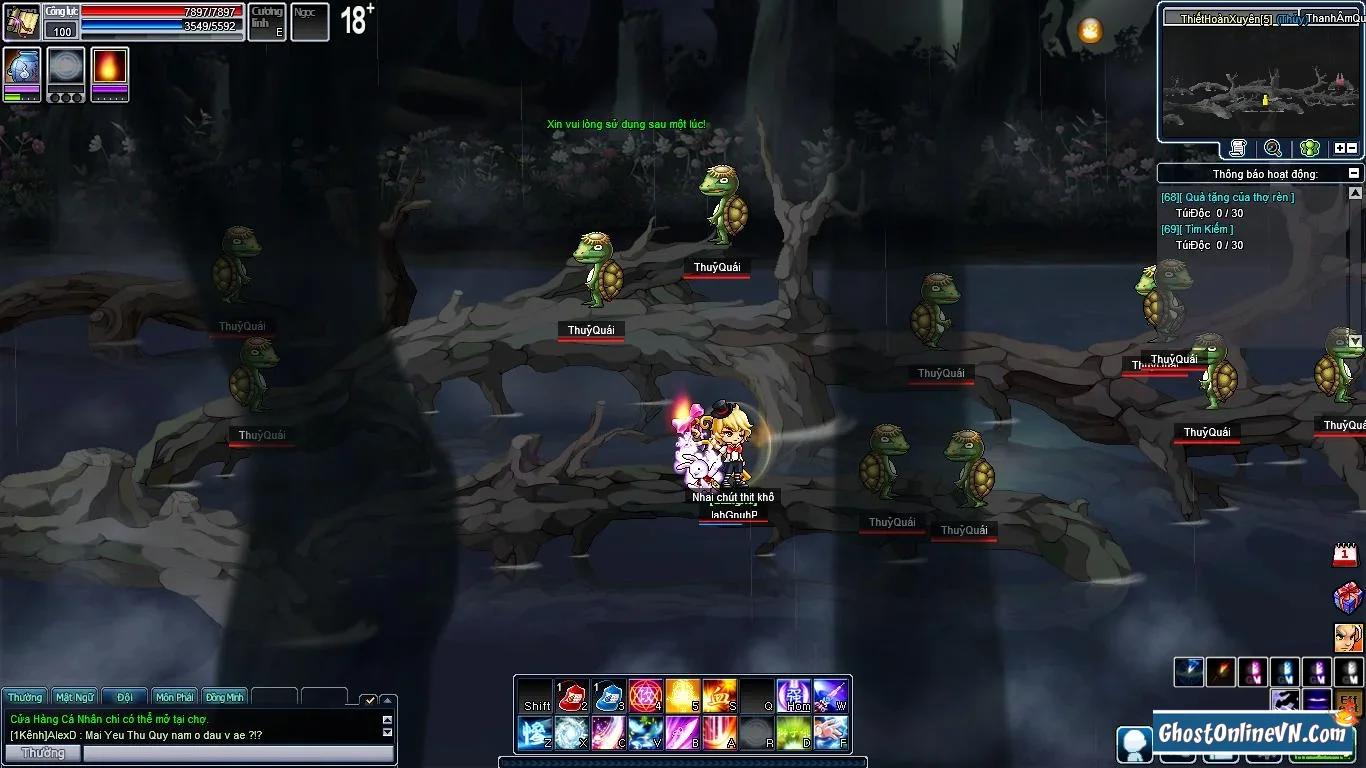This screenshot has width=1366, height=768.
Task: Open the scroll icon under the minimap
Action: coord(1238,149)
